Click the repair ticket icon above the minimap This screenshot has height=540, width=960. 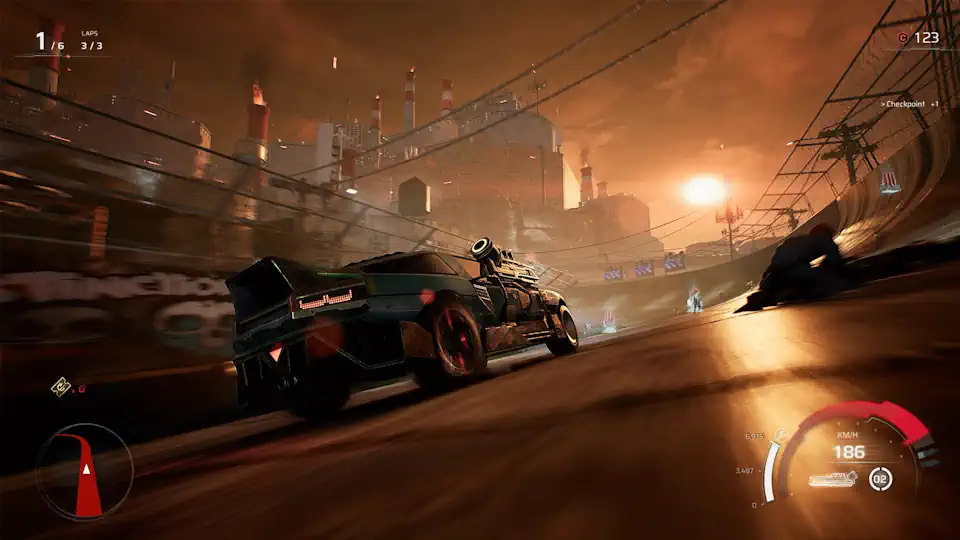tap(61, 386)
